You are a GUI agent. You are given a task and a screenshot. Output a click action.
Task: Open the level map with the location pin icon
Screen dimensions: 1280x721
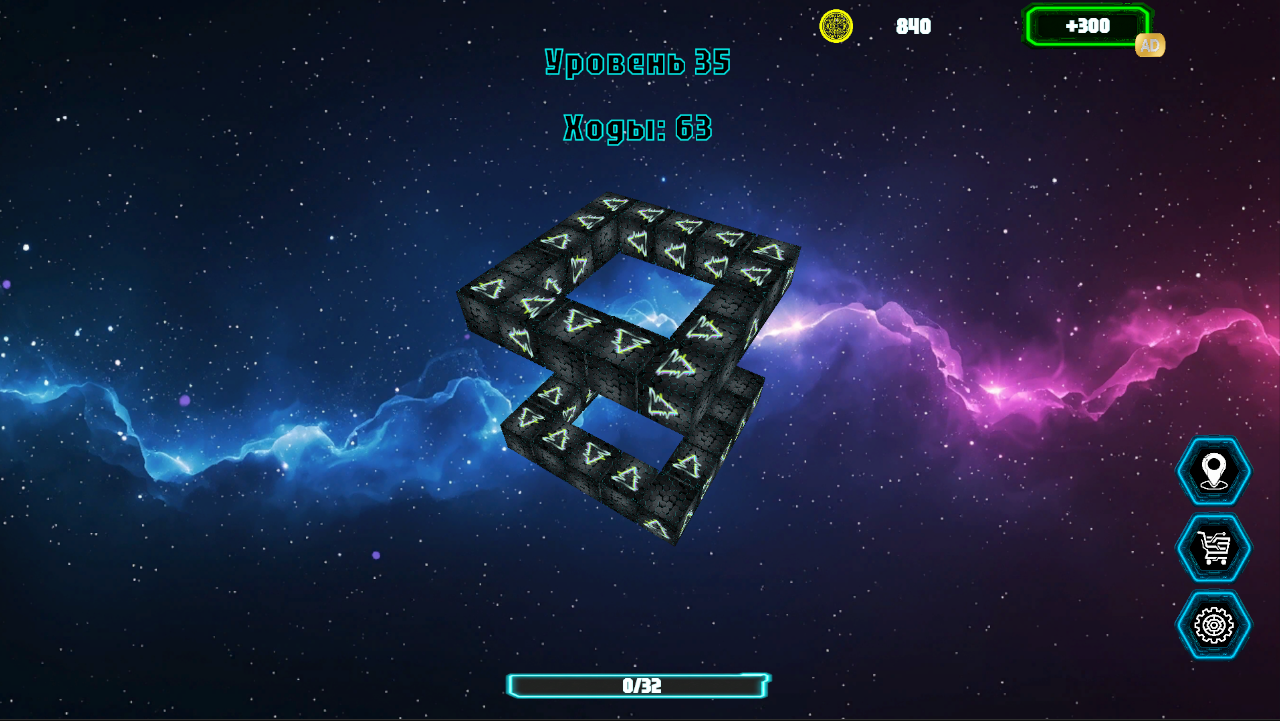(1213, 472)
